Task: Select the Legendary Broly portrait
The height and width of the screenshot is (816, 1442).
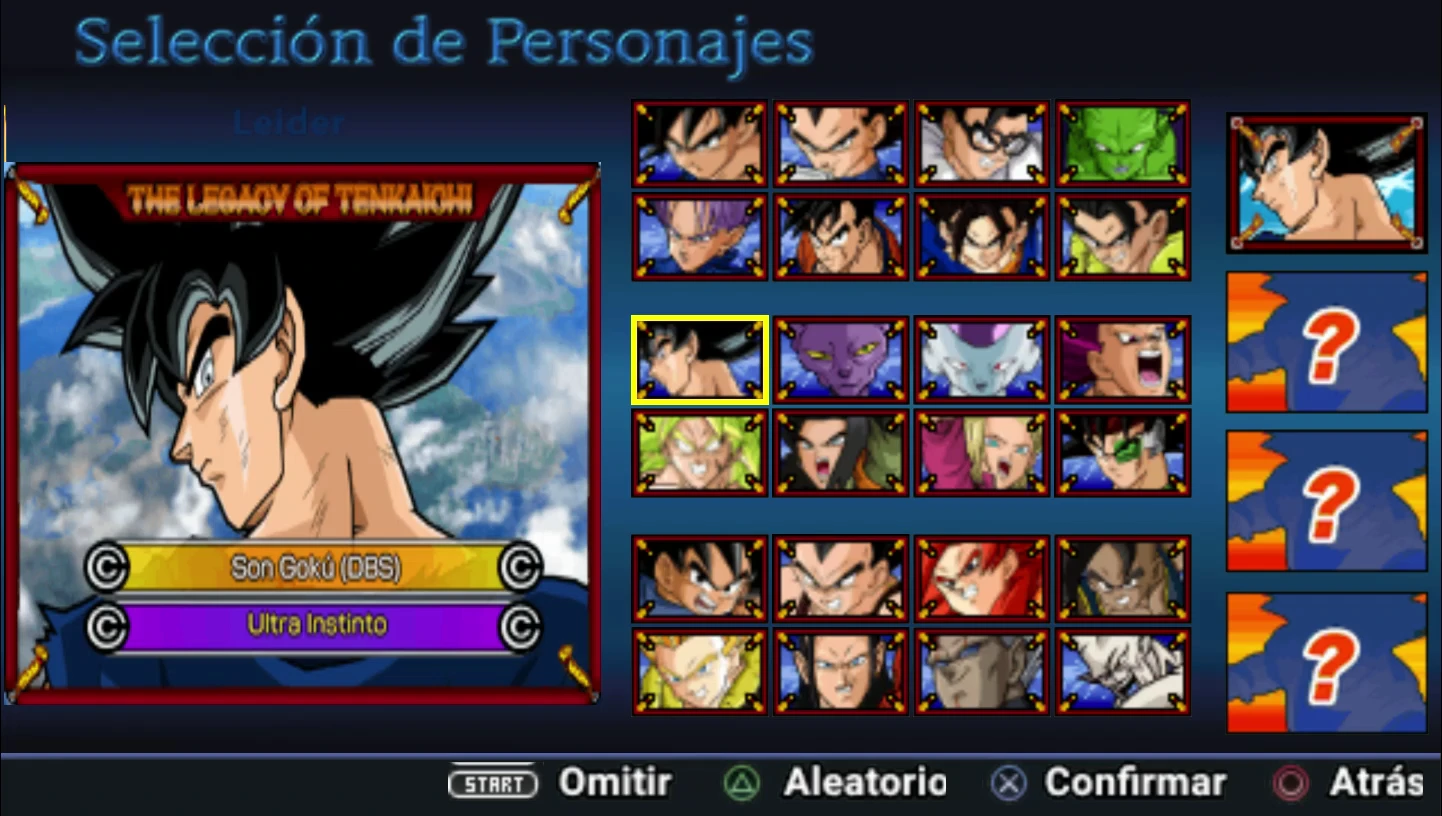Action: point(700,452)
